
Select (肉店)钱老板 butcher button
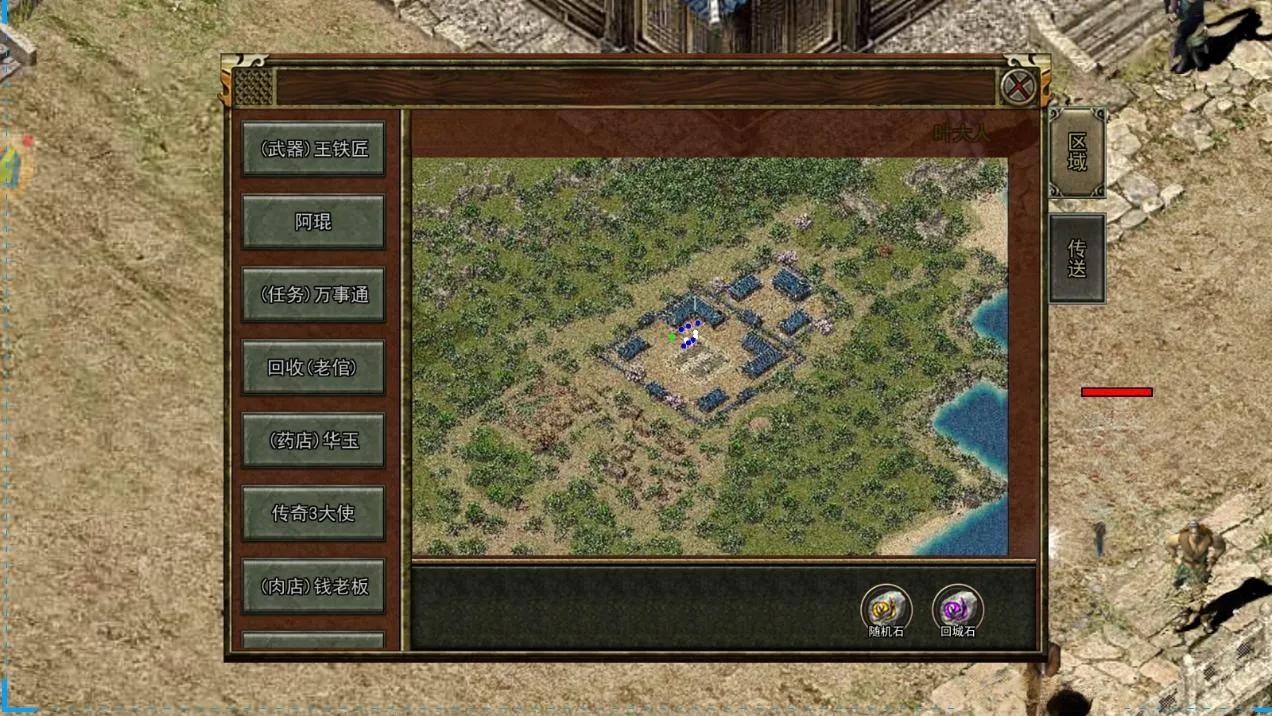[x=313, y=587]
